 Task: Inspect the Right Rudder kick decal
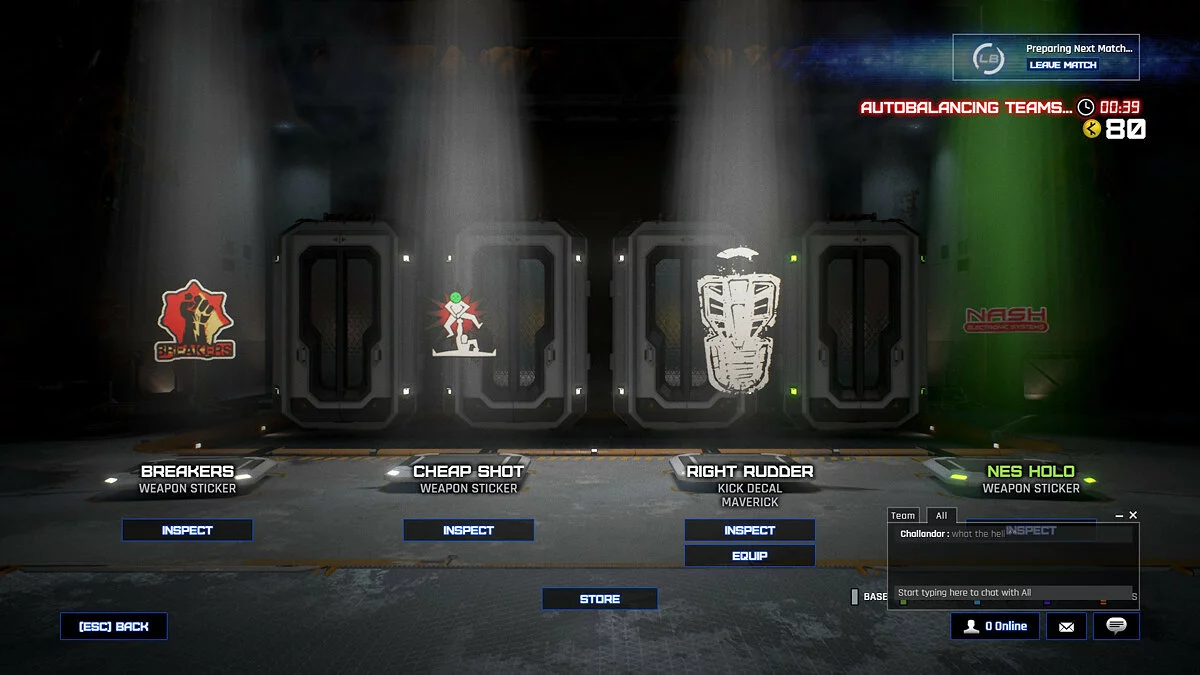(x=749, y=530)
